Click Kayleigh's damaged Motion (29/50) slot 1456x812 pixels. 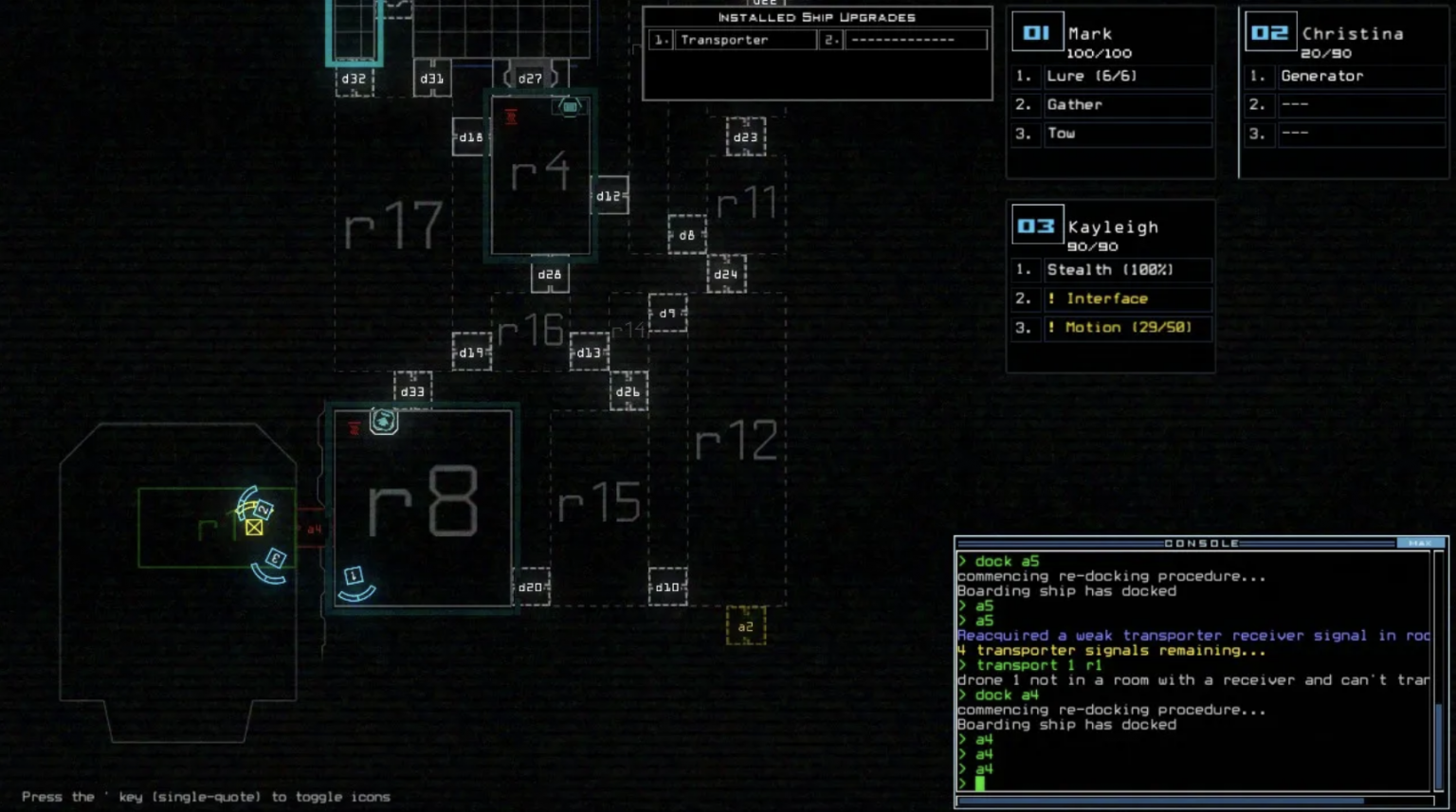[x=1128, y=328]
